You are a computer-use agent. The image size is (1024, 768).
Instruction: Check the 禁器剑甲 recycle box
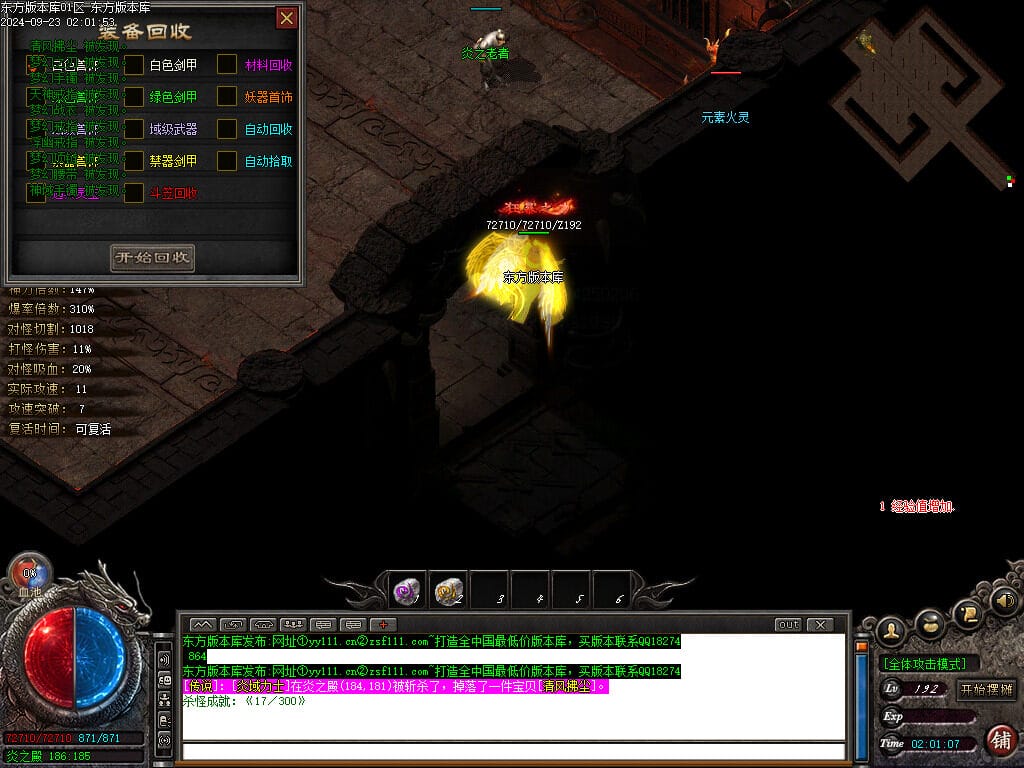coord(134,161)
